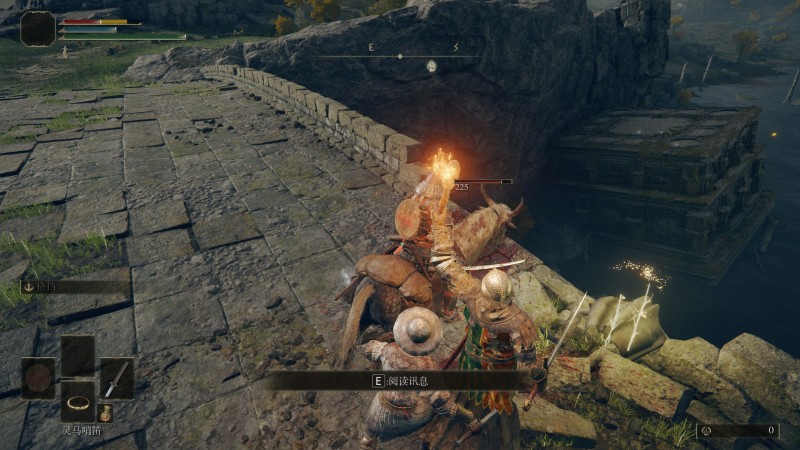Select the round shield slot
The width and height of the screenshot is (800, 450).
point(38,378)
